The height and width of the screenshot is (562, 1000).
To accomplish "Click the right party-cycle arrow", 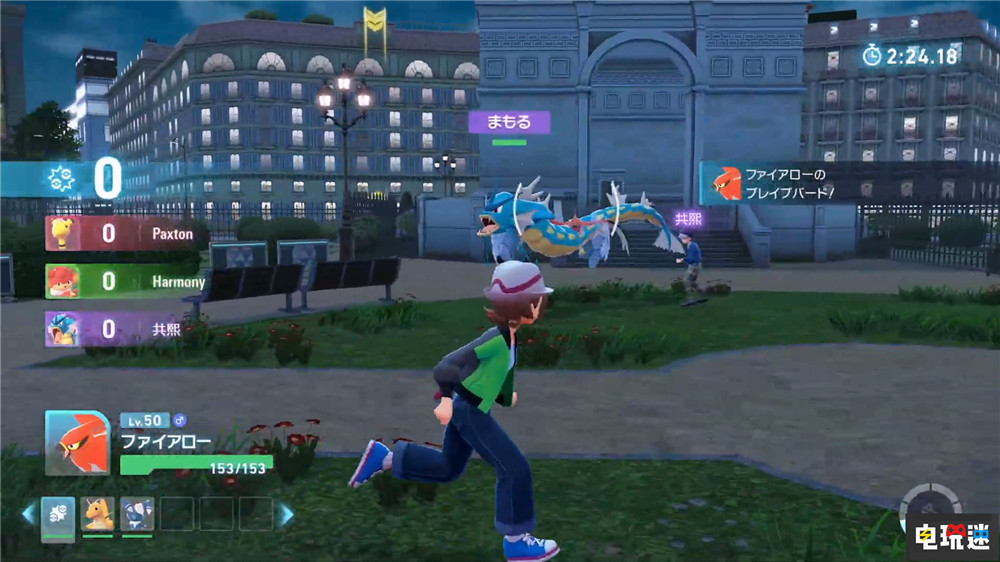I will point(287,515).
